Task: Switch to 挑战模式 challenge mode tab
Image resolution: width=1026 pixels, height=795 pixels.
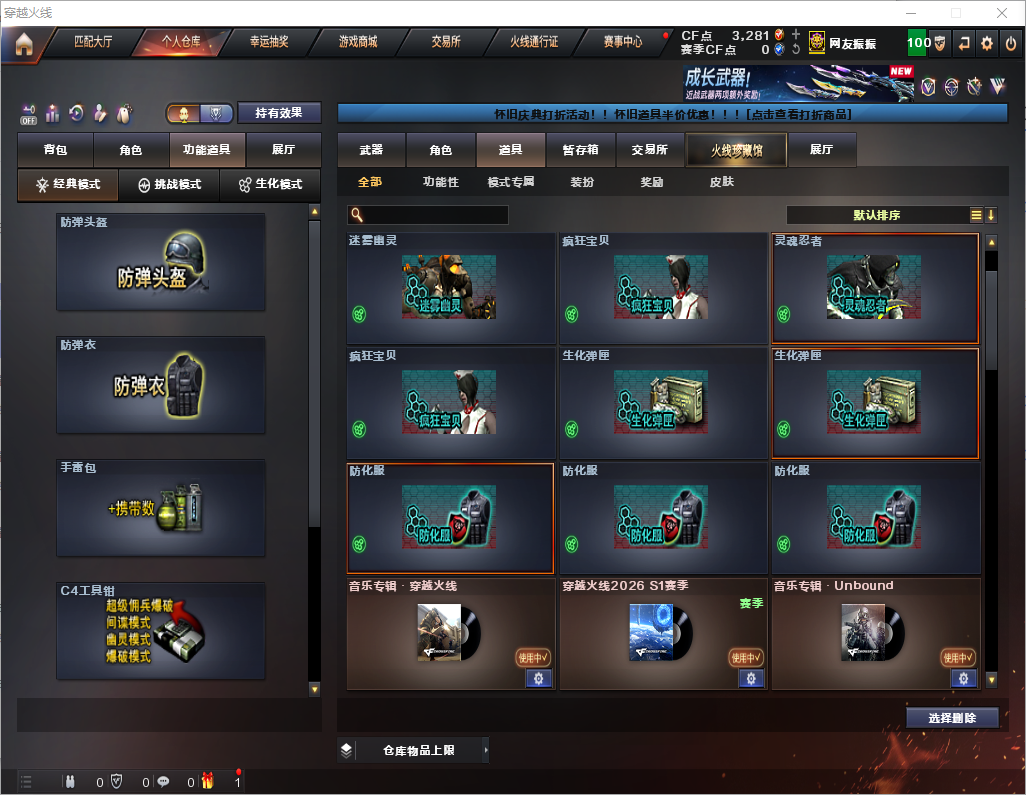Action: click(170, 185)
